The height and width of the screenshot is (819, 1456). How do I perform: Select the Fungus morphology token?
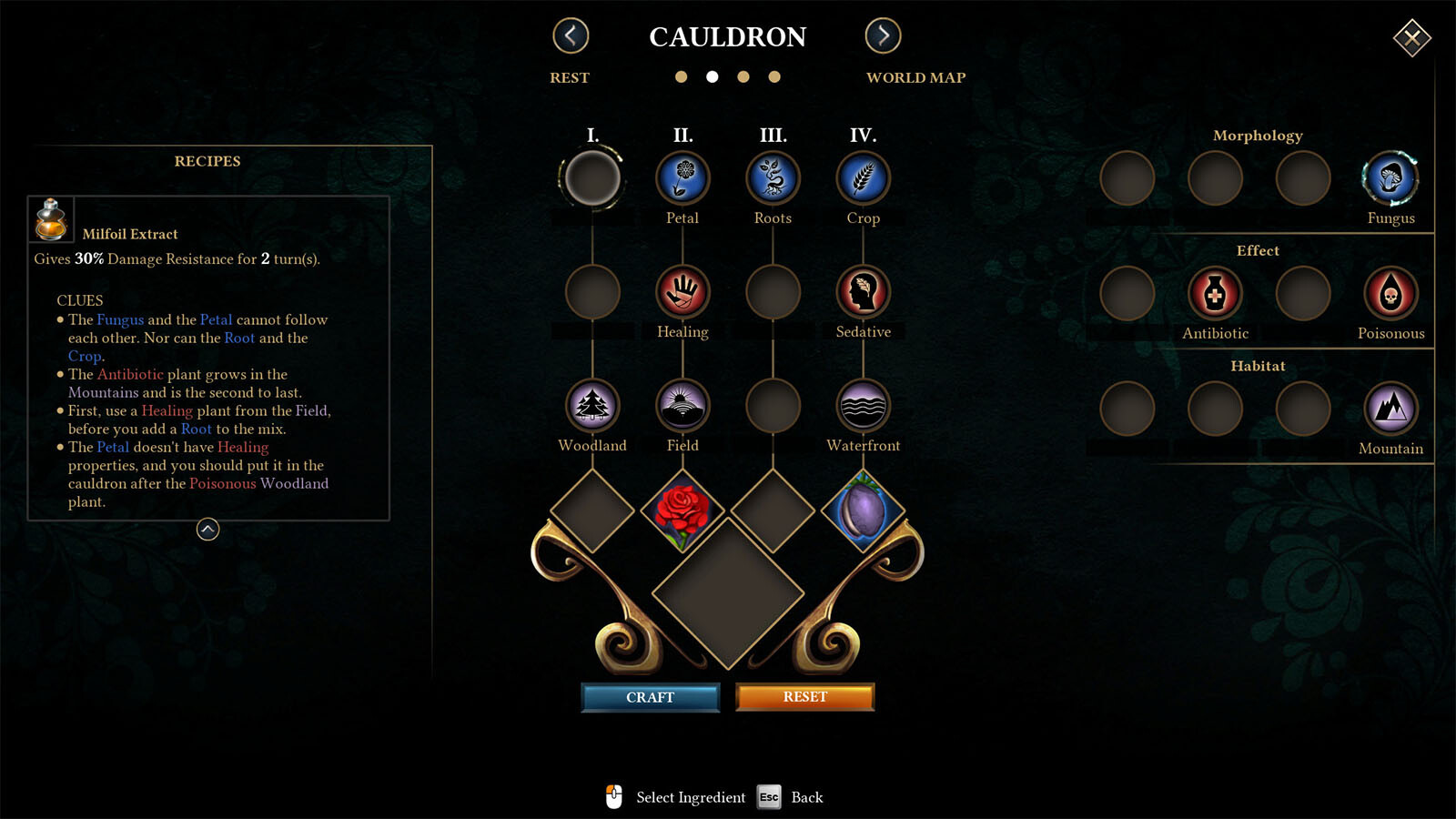coord(1390,178)
